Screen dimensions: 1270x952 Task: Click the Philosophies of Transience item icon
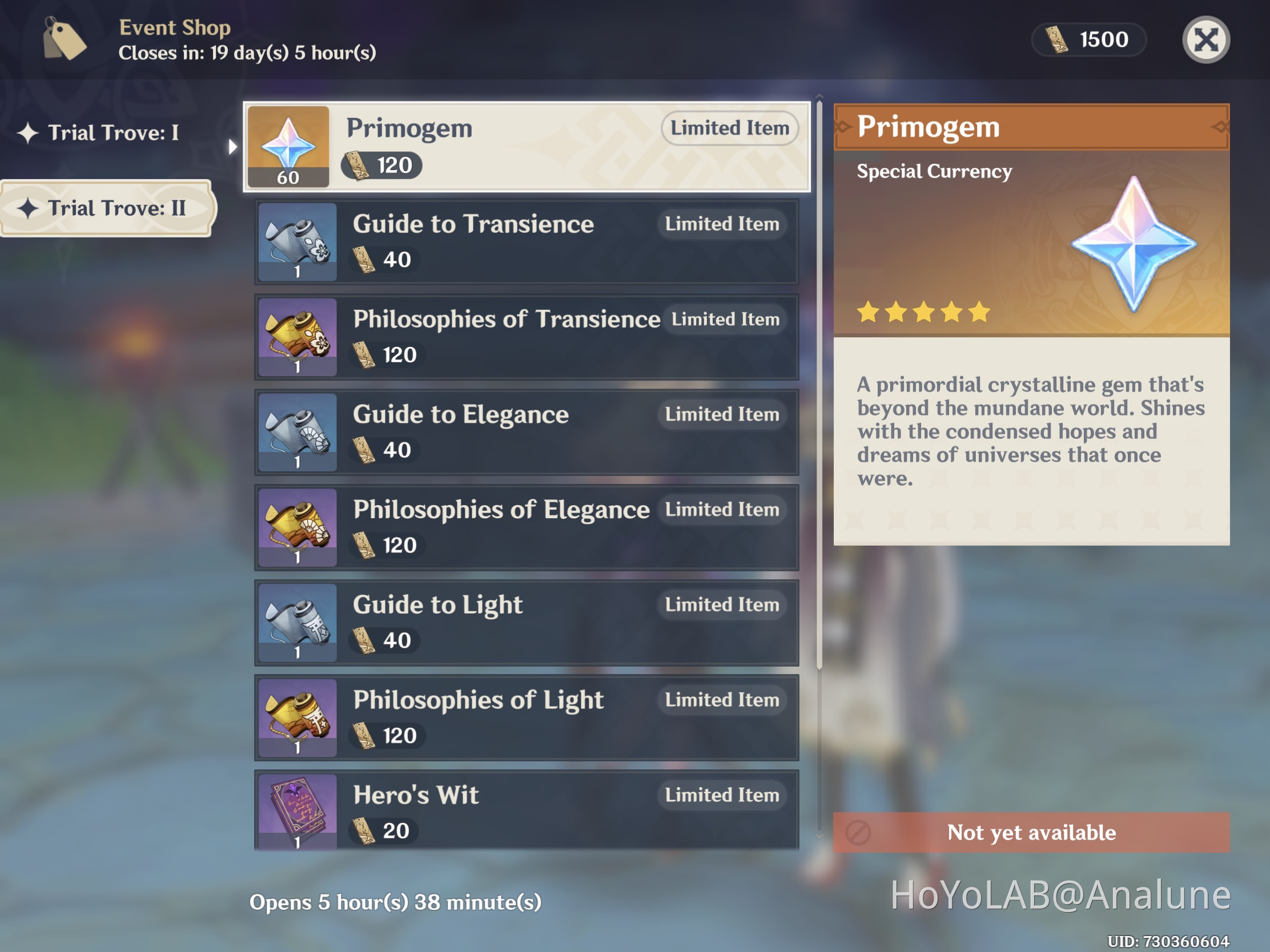pyautogui.click(x=298, y=337)
